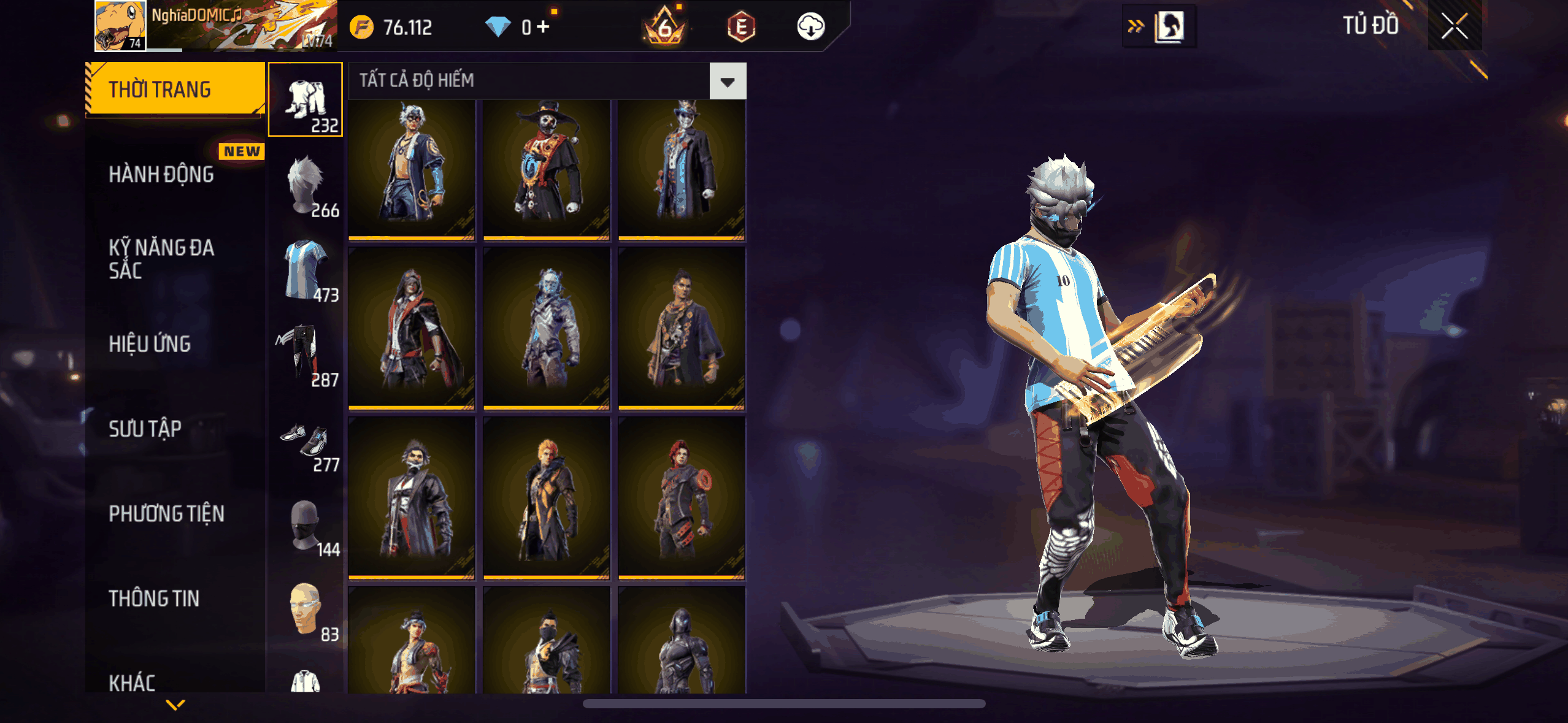The width and height of the screenshot is (1568, 723).
Task: Open the face mask category (144)
Action: 306,525
